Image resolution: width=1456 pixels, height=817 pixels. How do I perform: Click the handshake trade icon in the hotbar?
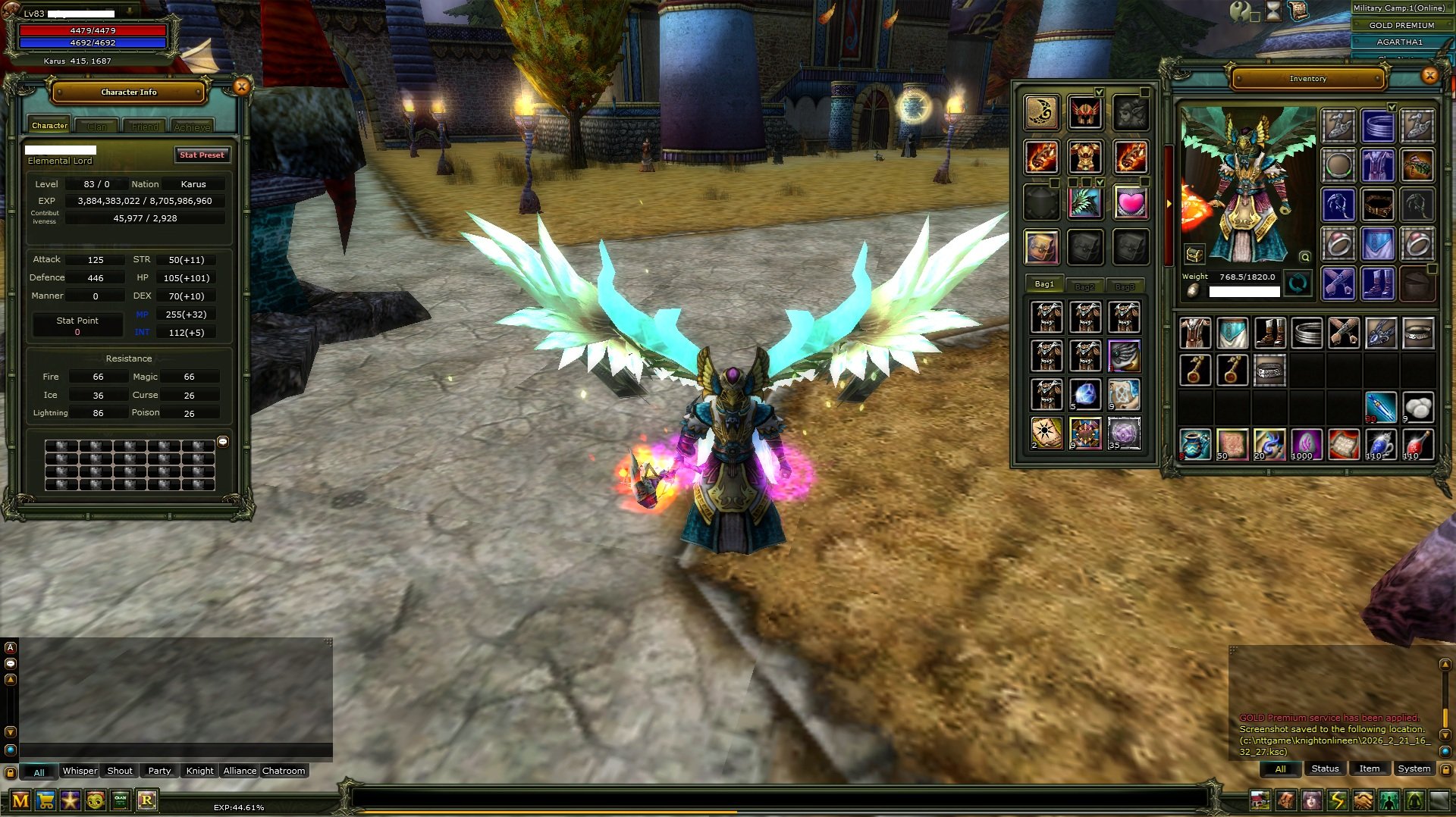pyautogui.click(x=1365, y=800)
